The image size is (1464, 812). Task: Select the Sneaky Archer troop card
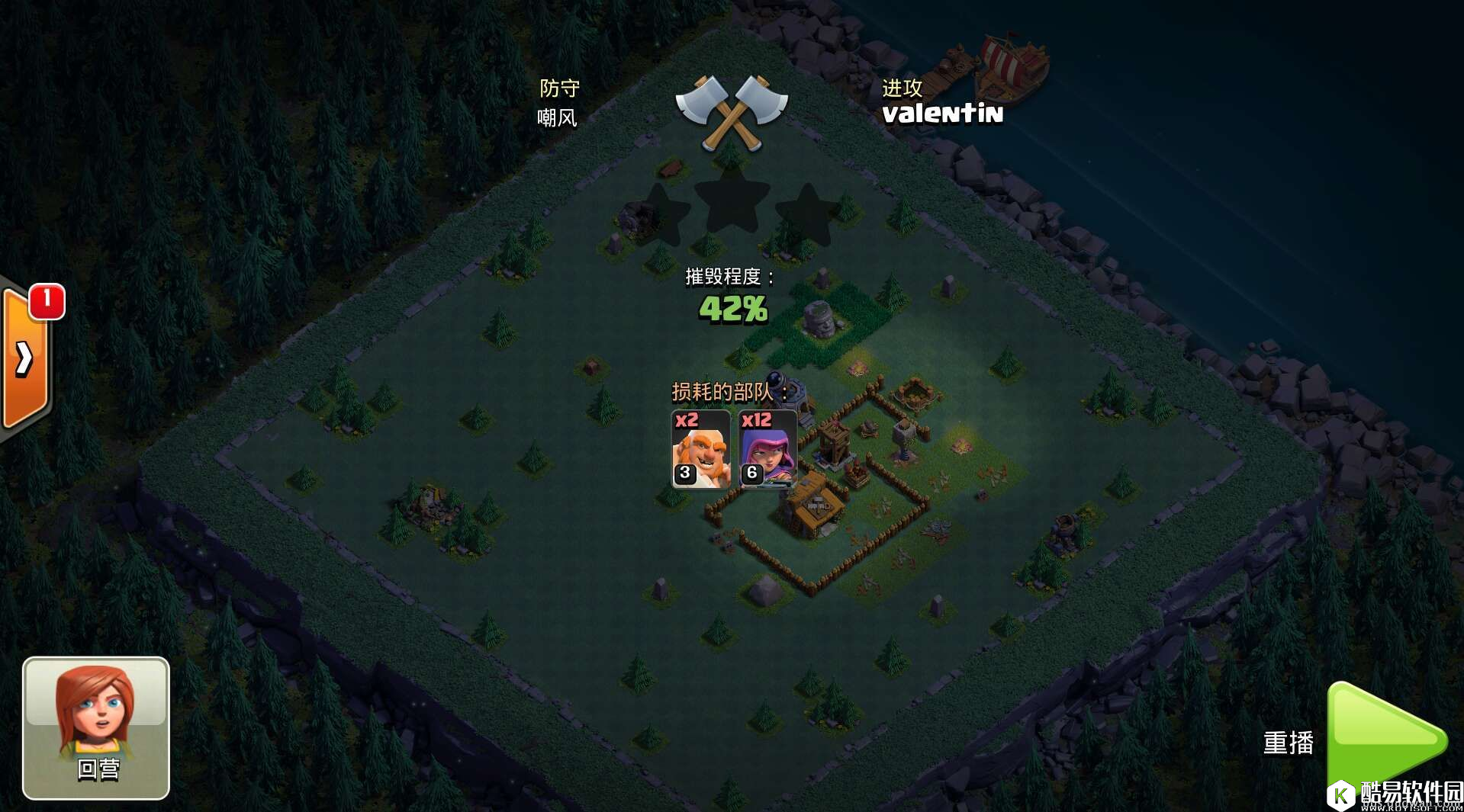(767, 449)
